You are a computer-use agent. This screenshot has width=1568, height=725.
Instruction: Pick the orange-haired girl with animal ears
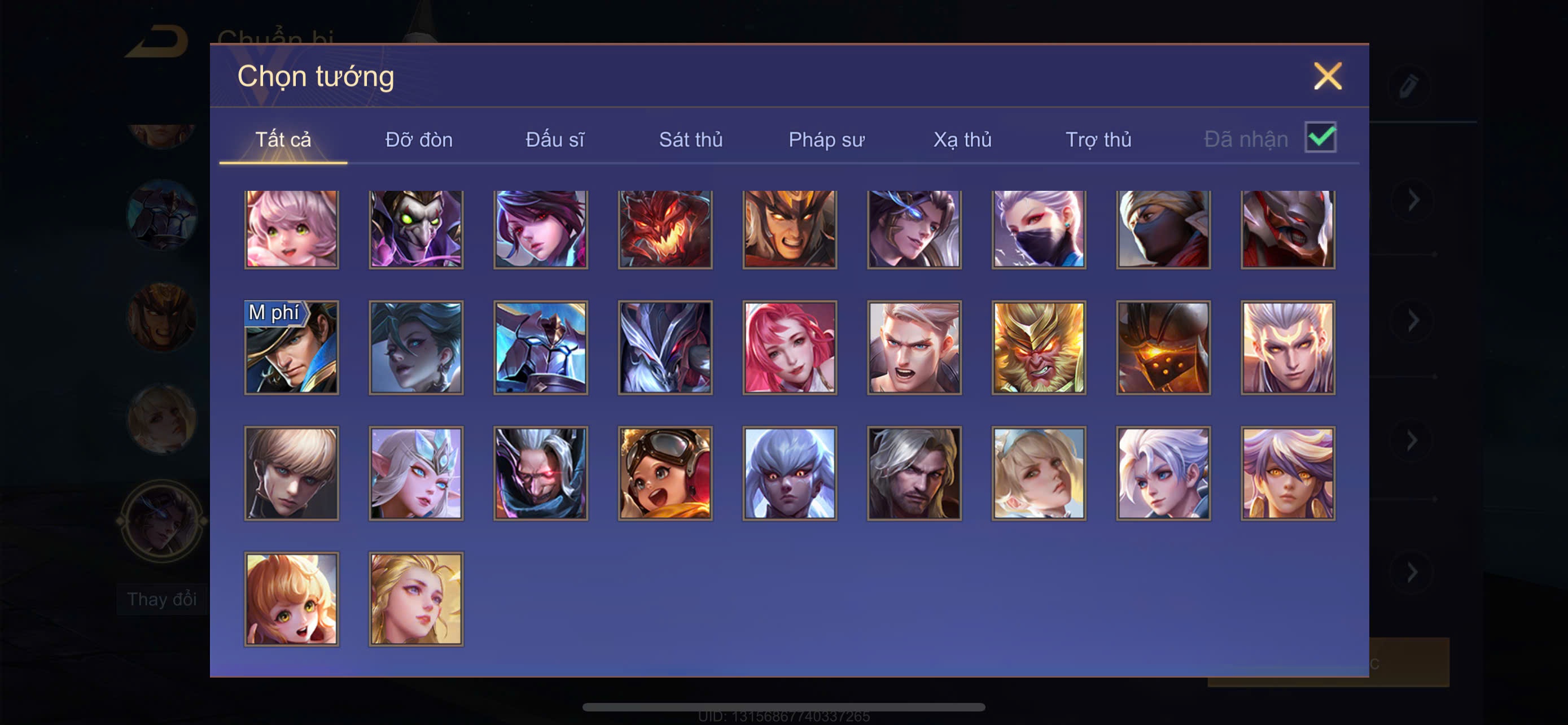tap(292, 599)
